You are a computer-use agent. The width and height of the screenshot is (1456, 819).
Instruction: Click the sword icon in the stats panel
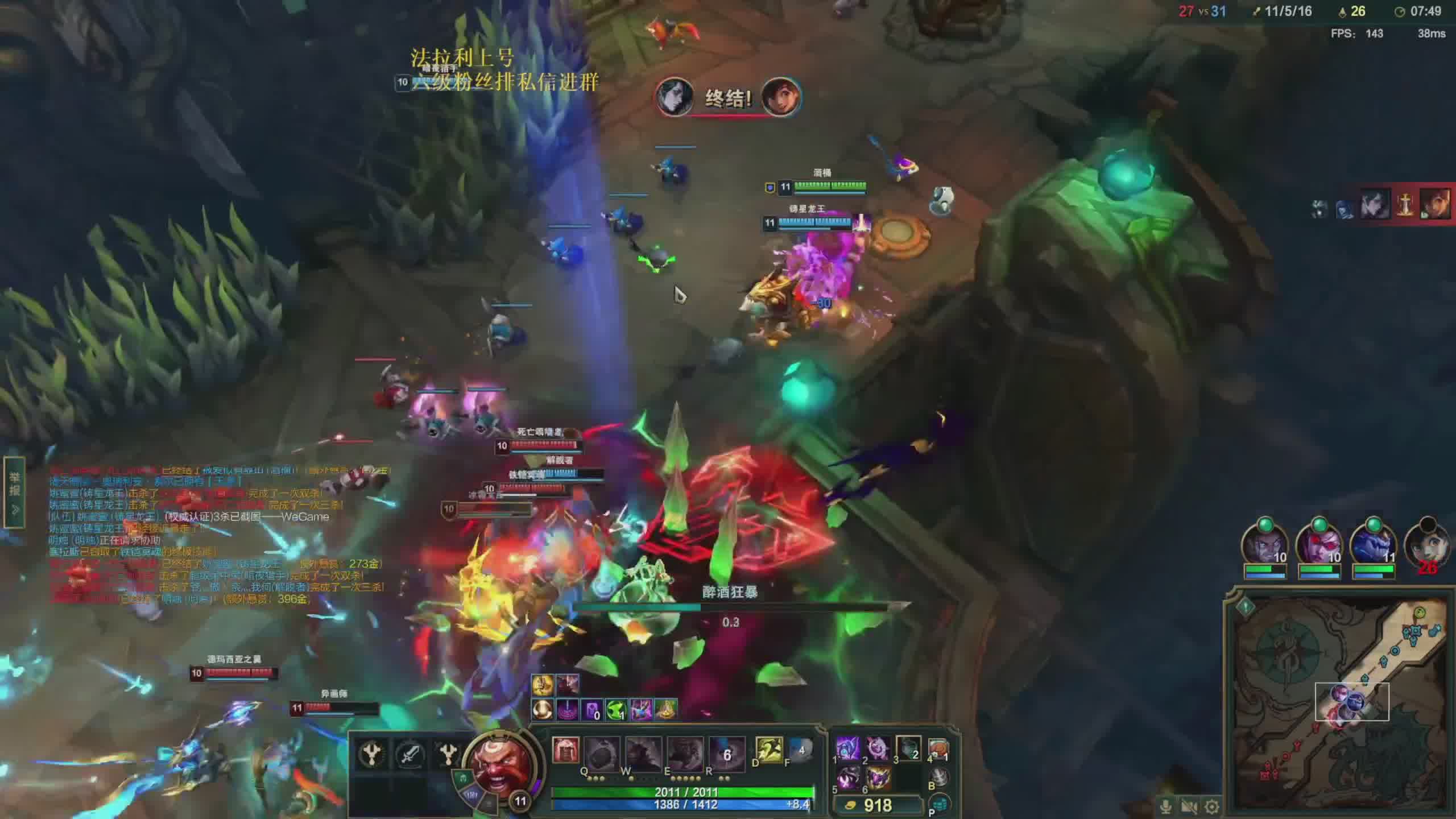tap(409, 755)
